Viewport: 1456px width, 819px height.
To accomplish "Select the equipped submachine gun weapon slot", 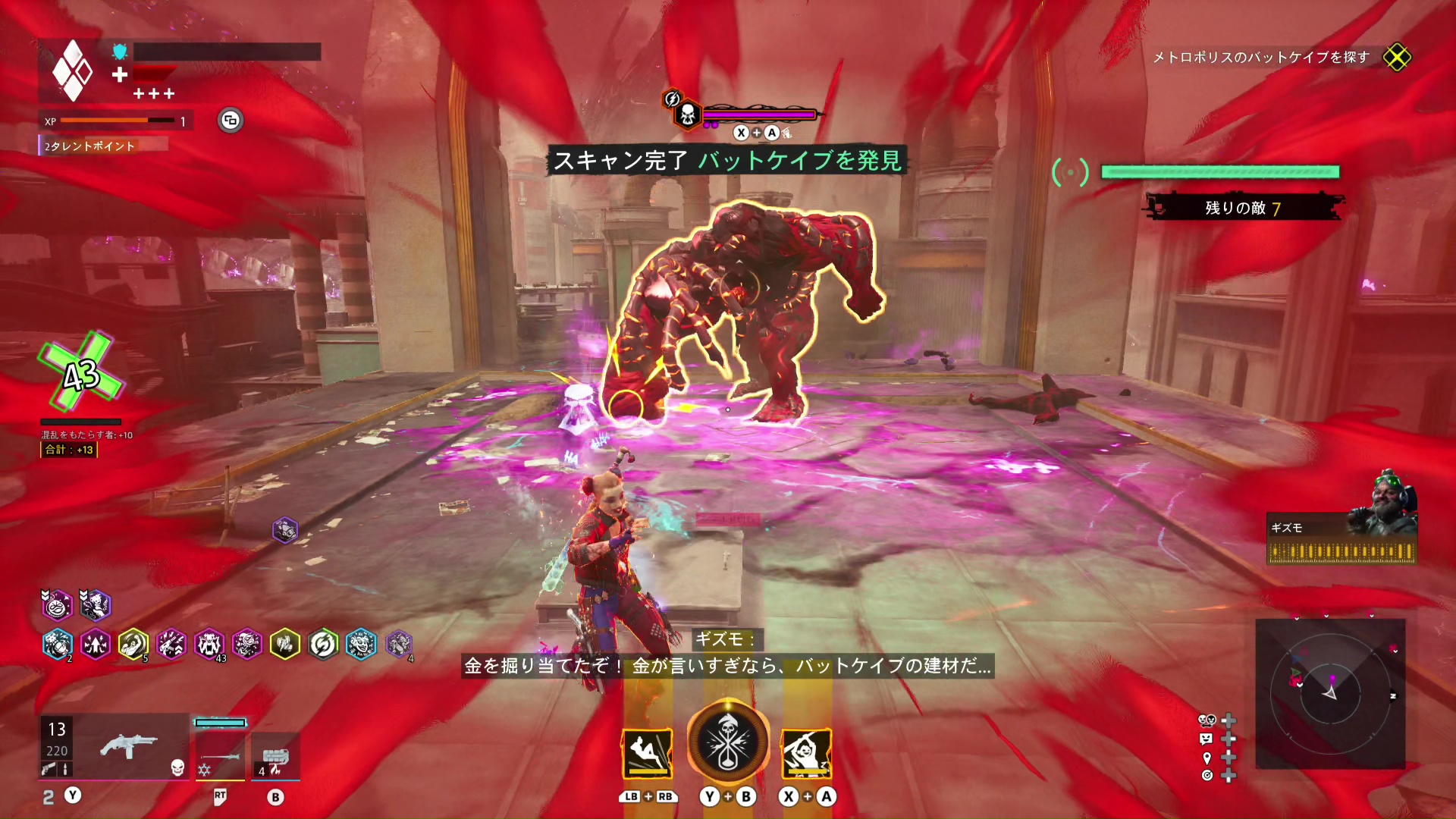I will tap(127, 746).
